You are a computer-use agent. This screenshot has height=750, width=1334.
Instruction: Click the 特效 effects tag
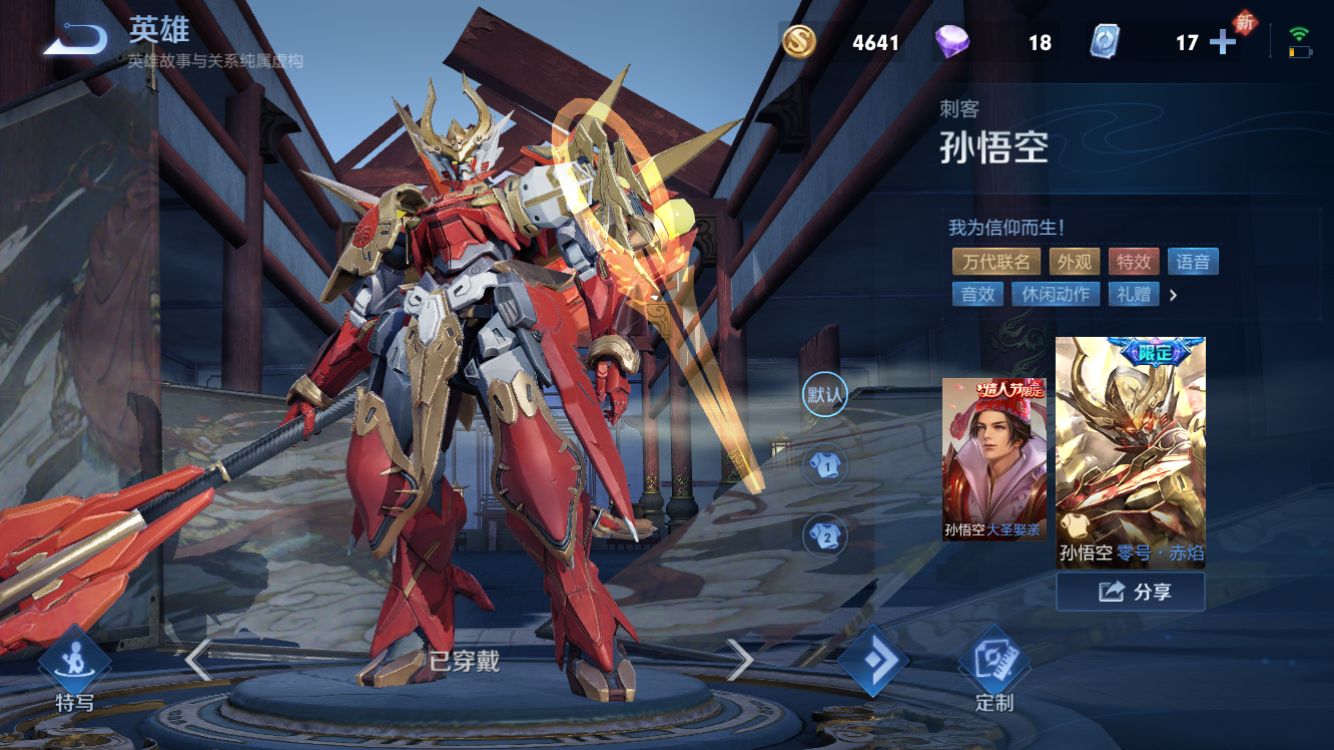1134,262
